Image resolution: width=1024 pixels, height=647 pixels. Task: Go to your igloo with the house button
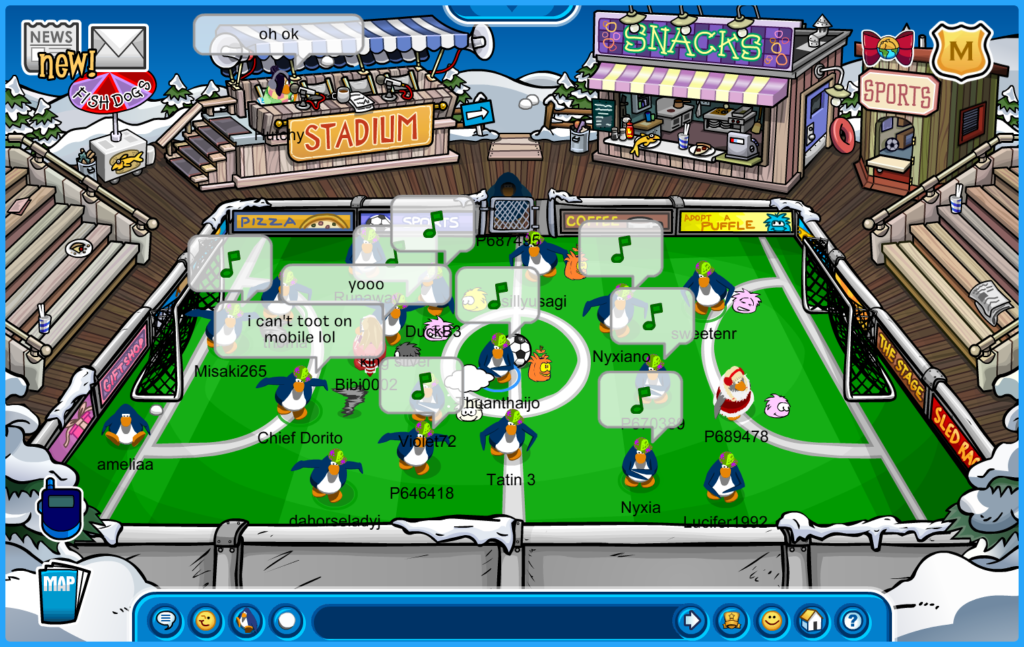812,621
